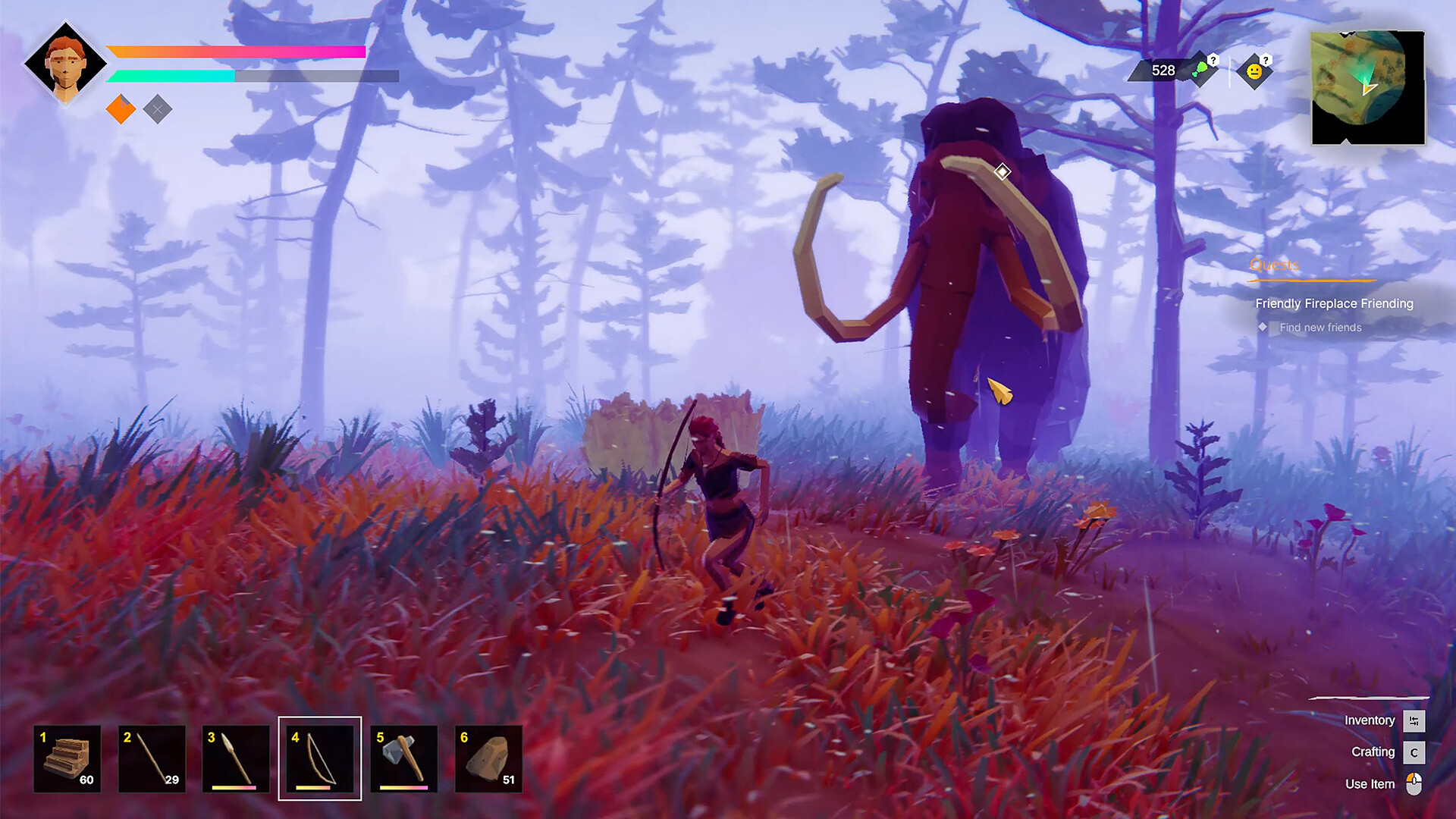This screenshot has height=819, width=1456.
Task: Open the Friendly Fireplace Friending quest
Action: coord(1334,303)
